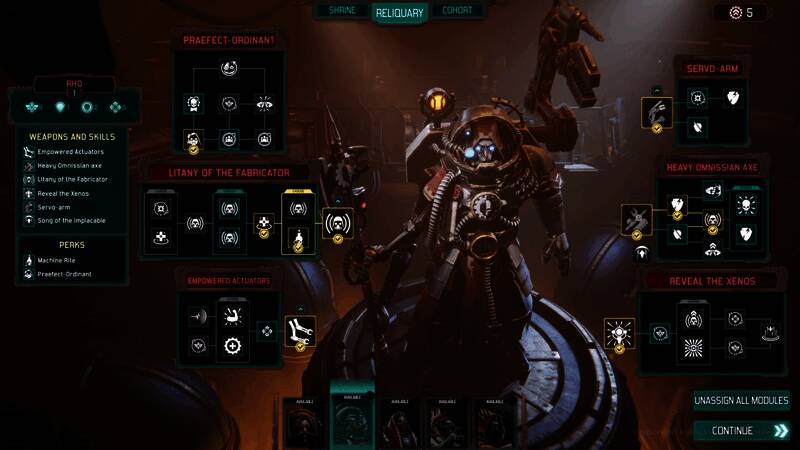800x450 pixels.
Task: Choose the radiant star Reveal the Xenos module
Action: [x=619, y=331]
